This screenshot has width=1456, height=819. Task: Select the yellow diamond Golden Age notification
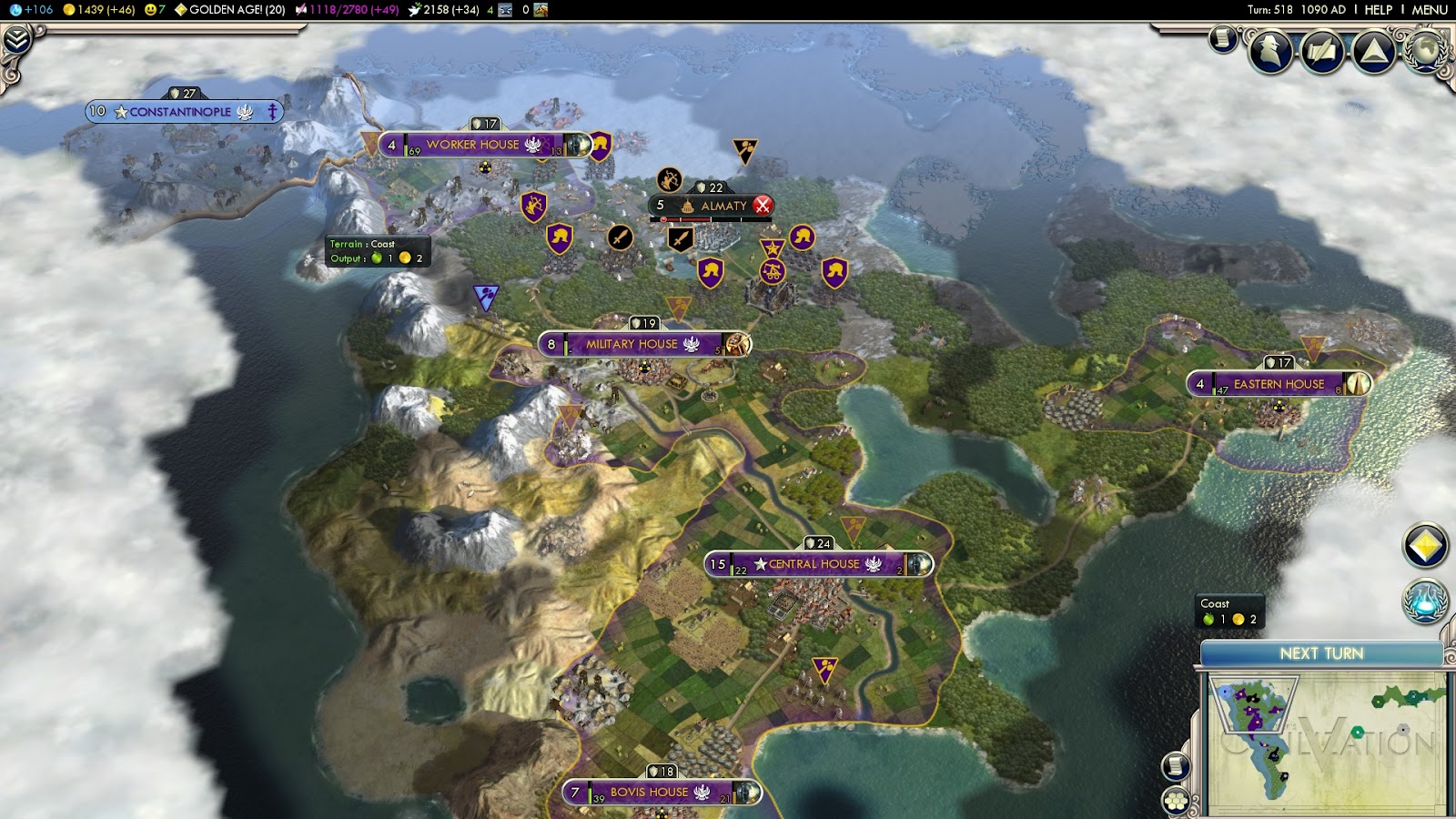tap(1425, 546)
